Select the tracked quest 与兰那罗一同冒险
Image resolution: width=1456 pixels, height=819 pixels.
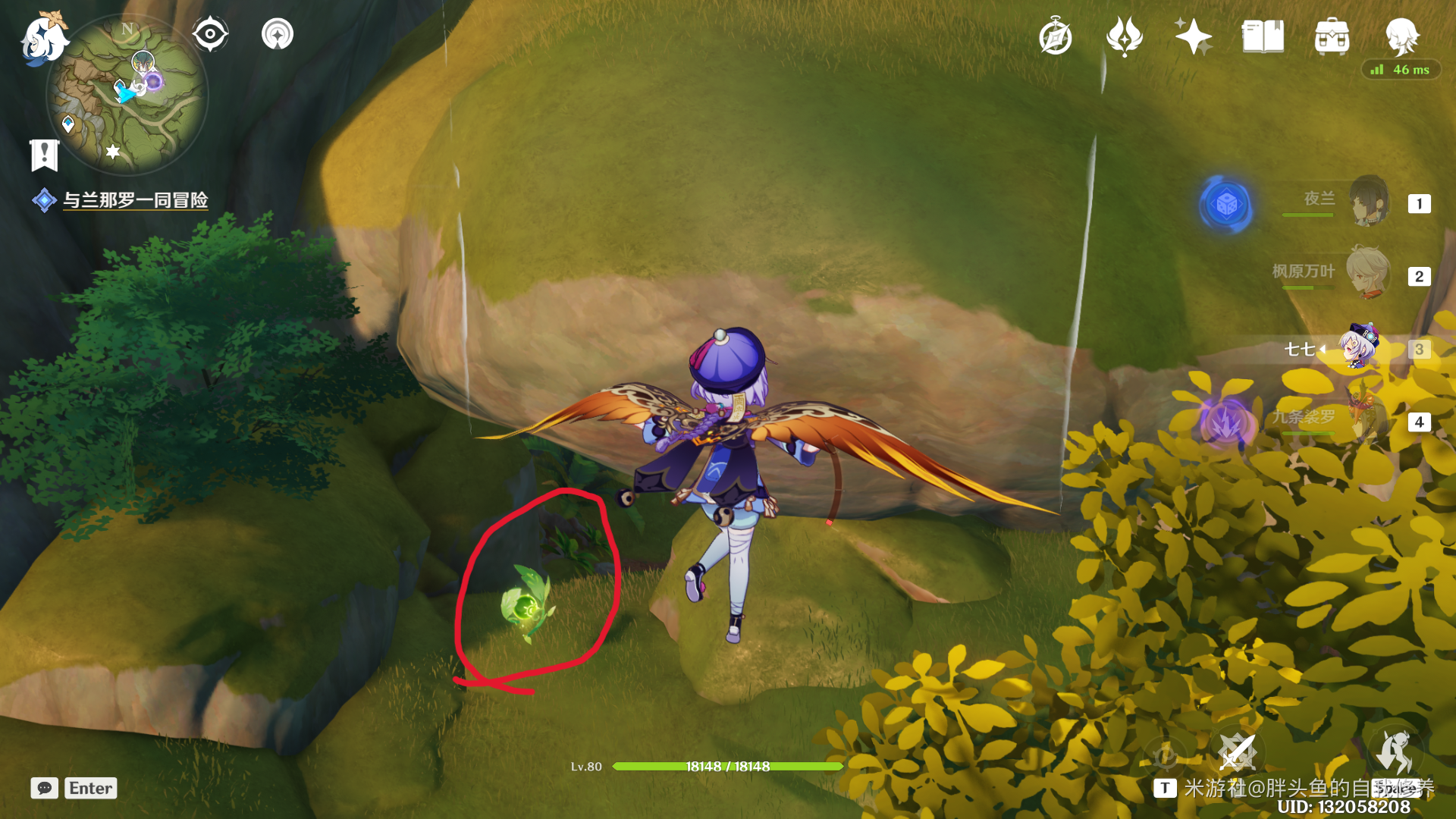click(x=135, y=200)
